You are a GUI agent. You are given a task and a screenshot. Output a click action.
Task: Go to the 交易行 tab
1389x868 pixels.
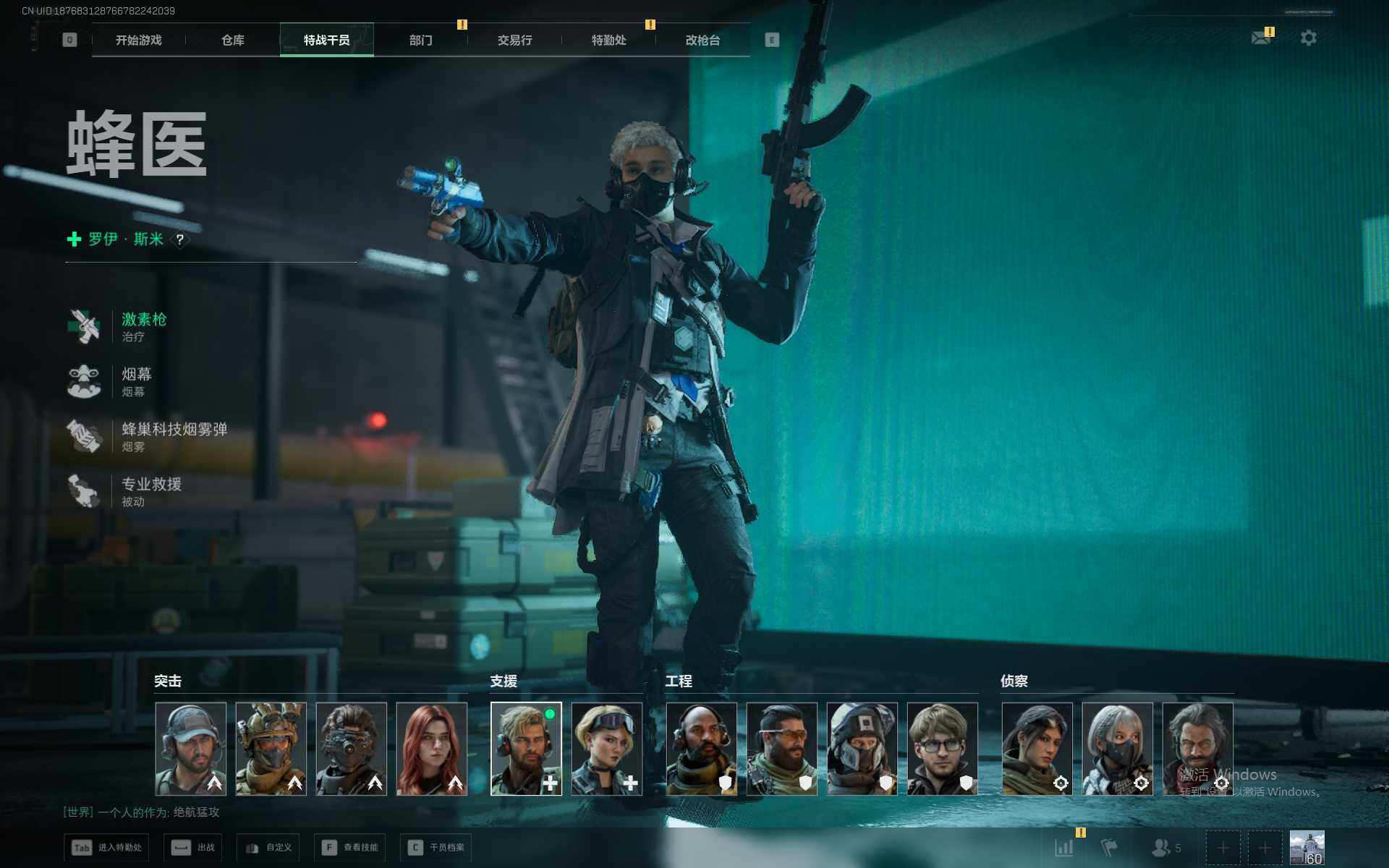[514, 41]
